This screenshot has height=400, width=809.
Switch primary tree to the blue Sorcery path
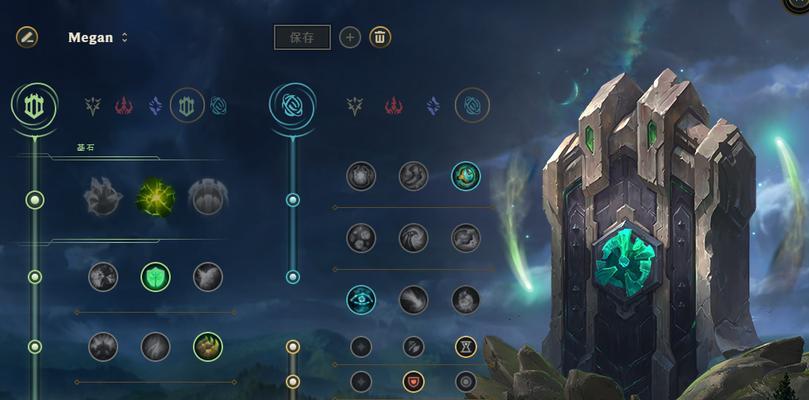coord(155,105)
